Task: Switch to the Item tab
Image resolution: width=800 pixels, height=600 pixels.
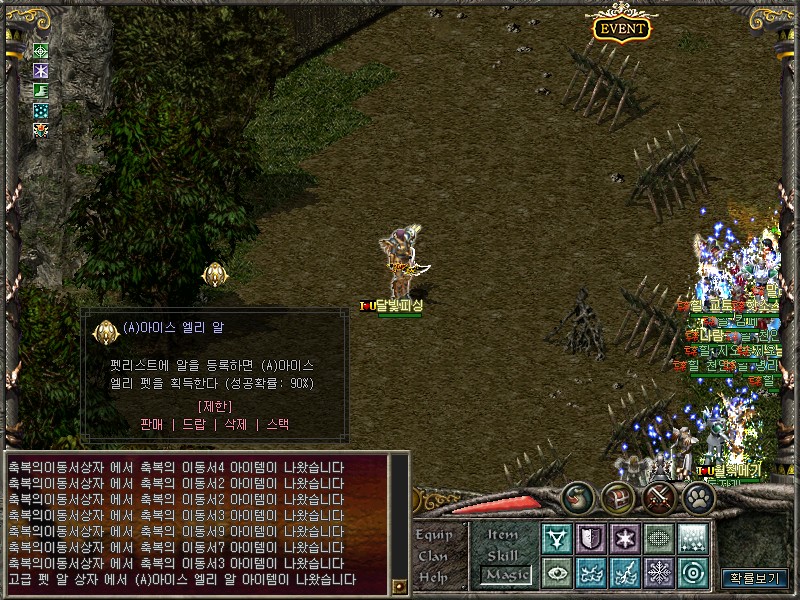Action: click(x=503, y=534)
